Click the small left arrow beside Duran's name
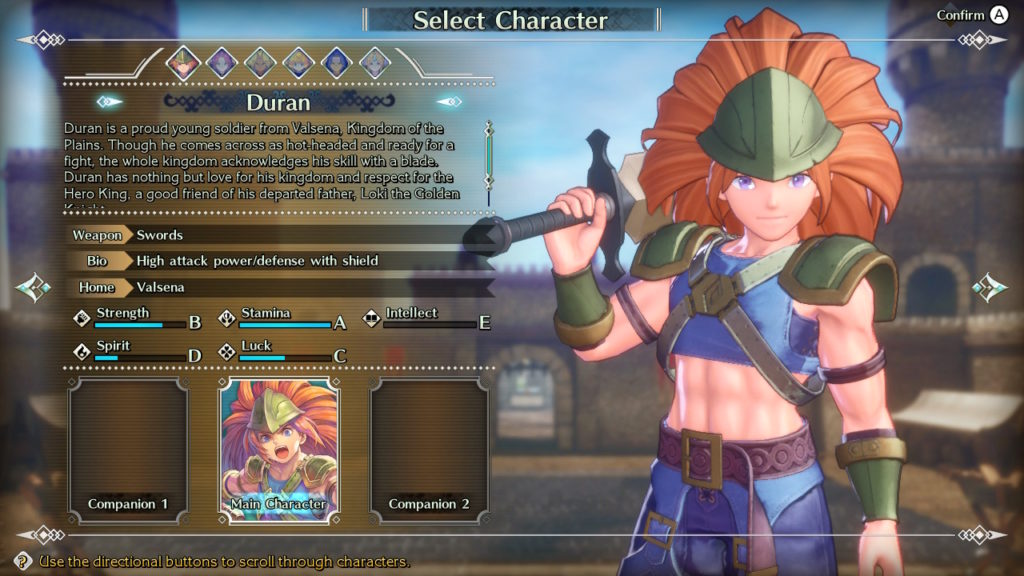1024x576 pixels. point(109,101)
